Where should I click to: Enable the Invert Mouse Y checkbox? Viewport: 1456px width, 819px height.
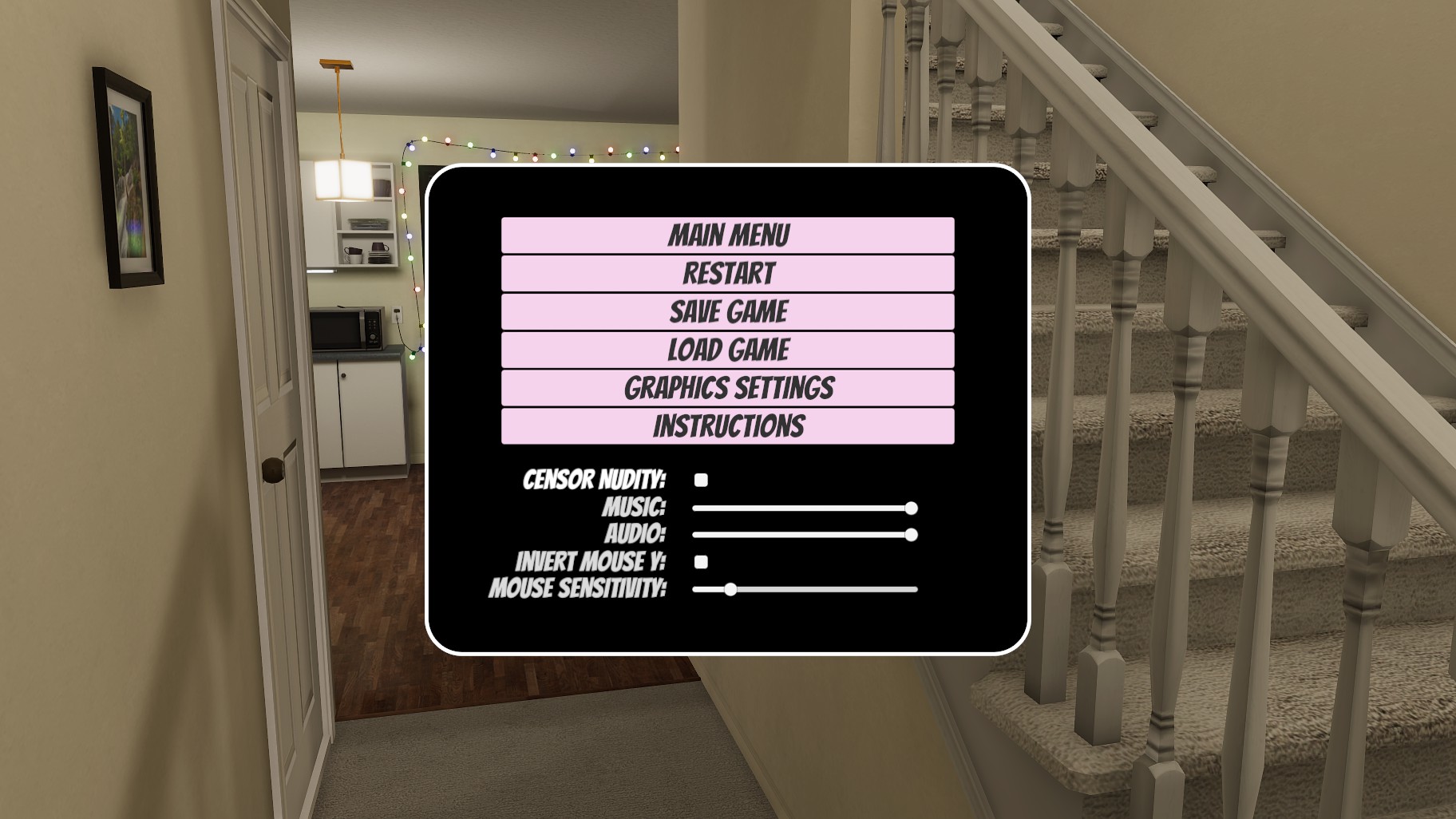(701, 562)
